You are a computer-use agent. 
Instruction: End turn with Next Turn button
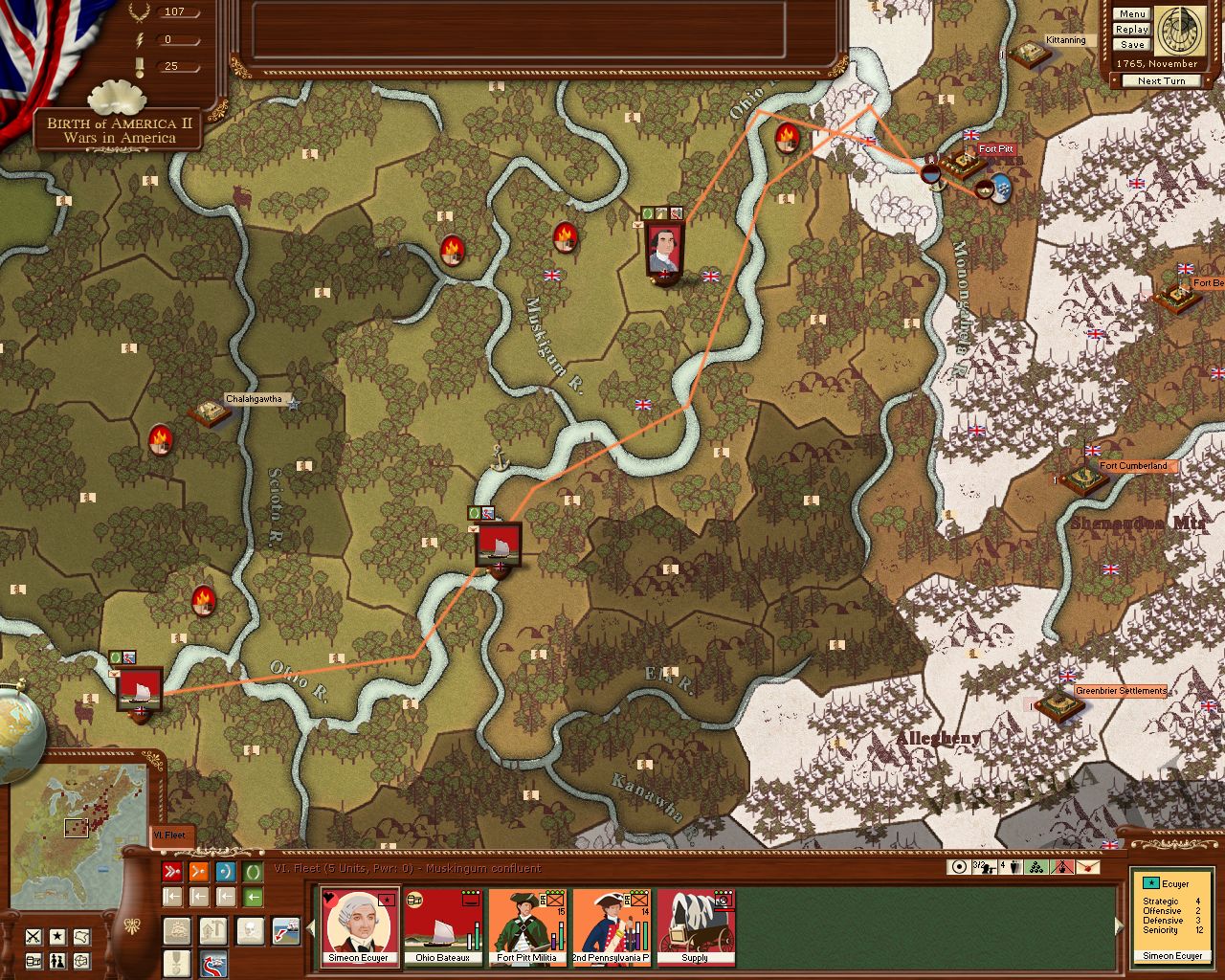tap(1161, 81)
